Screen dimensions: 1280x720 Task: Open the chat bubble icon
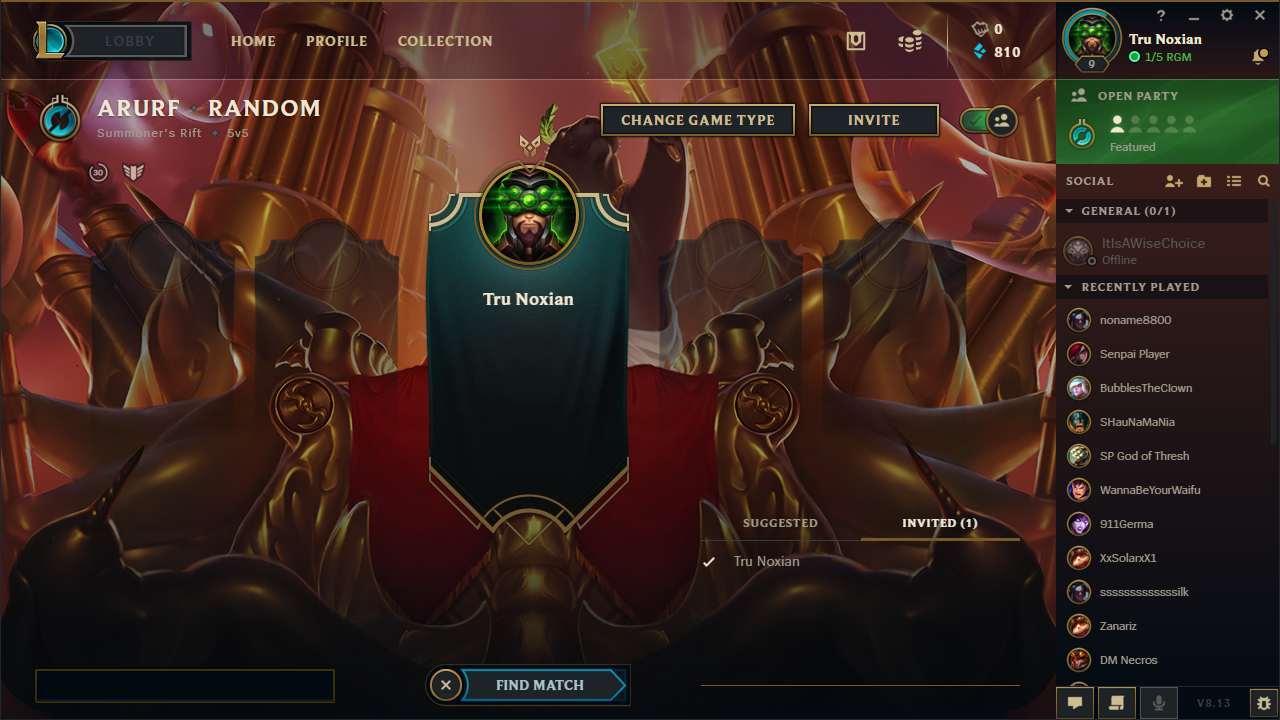1075,702
